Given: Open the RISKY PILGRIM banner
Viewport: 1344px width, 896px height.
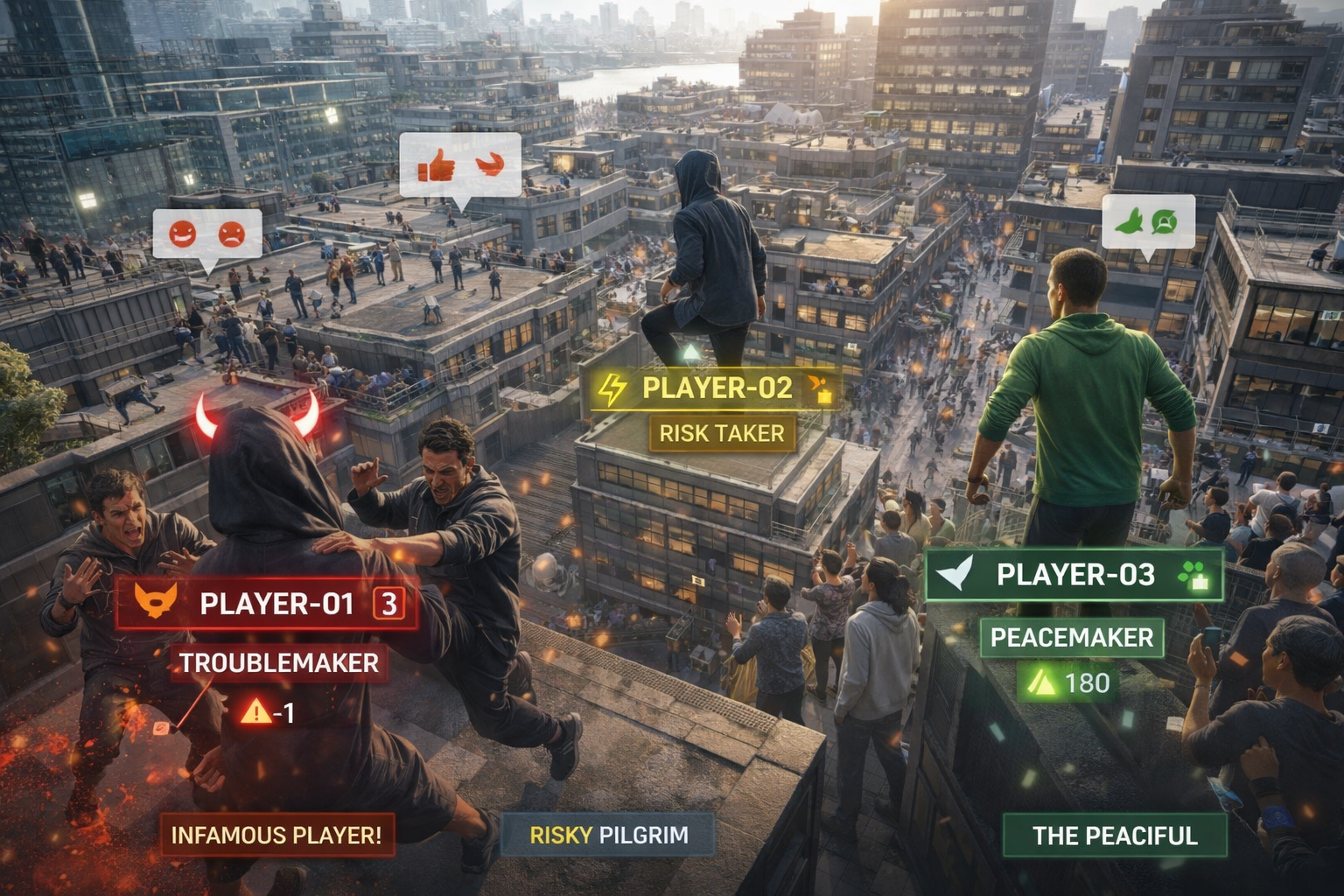Looking at the screenshot, I should [608, 835].
